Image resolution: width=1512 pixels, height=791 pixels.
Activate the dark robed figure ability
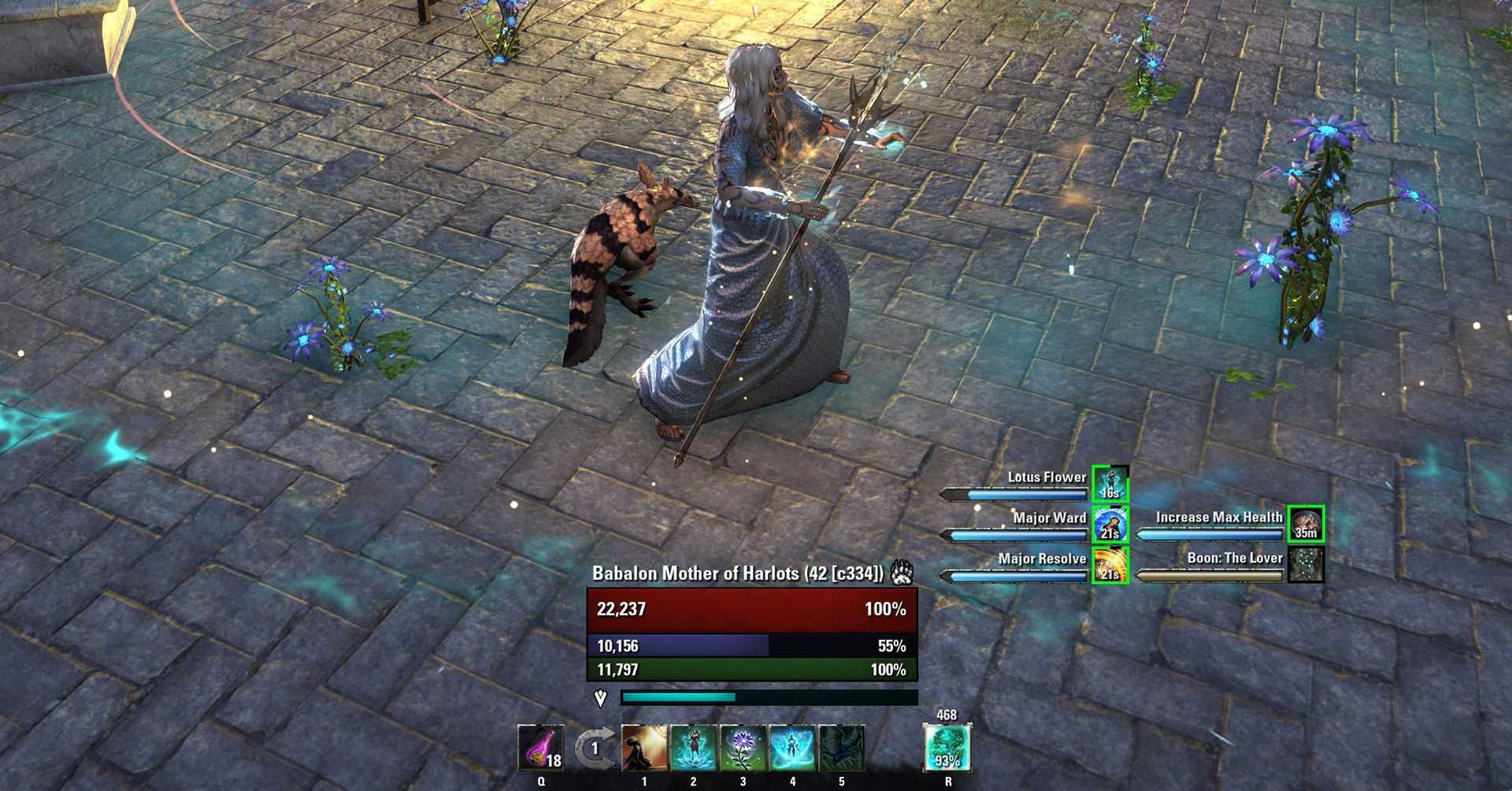[x=644, y=748]
